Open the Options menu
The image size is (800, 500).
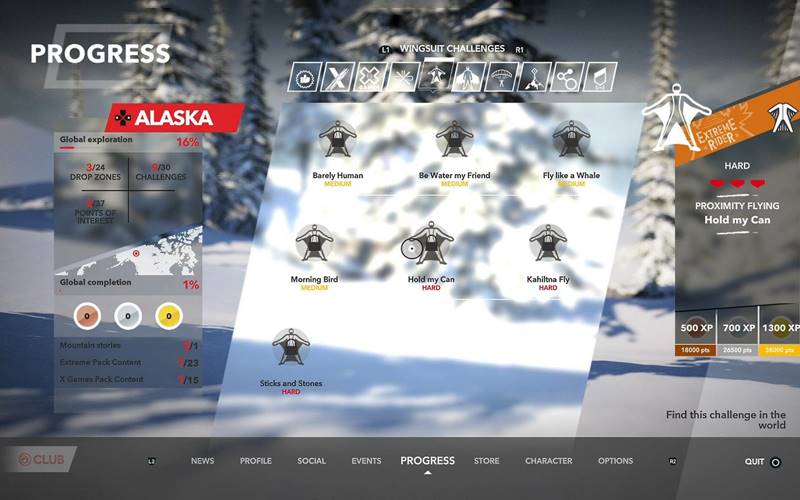[x=615, y=461]
